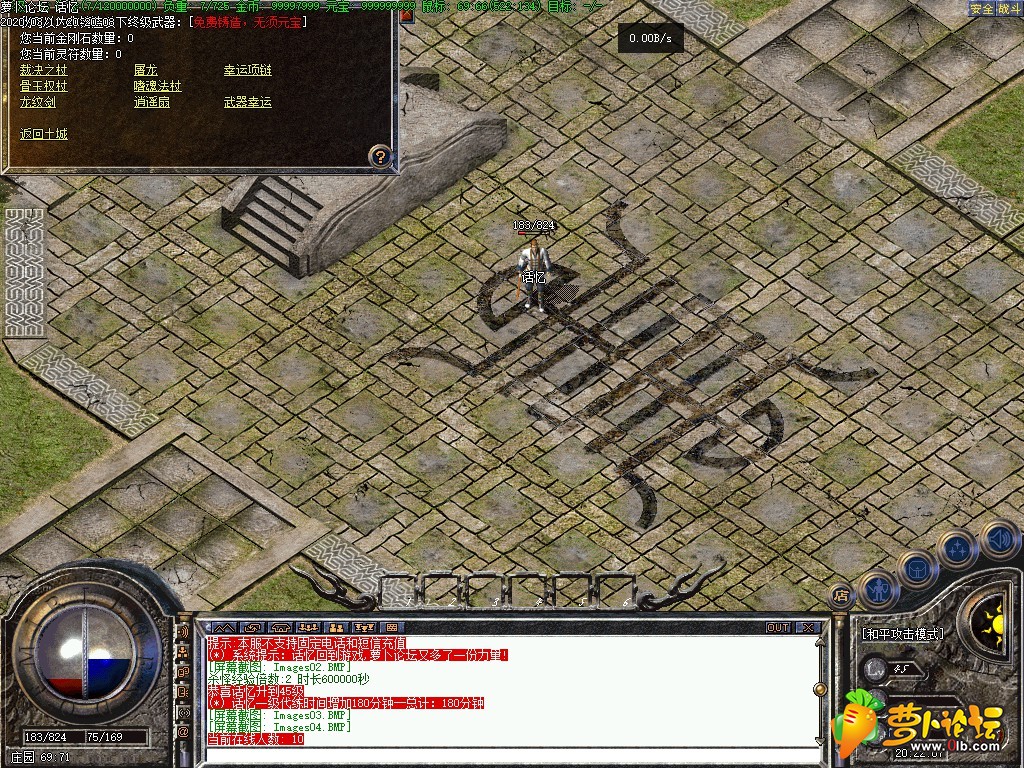Viewport: 1024px width, 768px height.
Task: Toggle the 和平攻击模式 attack mode label
Action: [902, 634]
